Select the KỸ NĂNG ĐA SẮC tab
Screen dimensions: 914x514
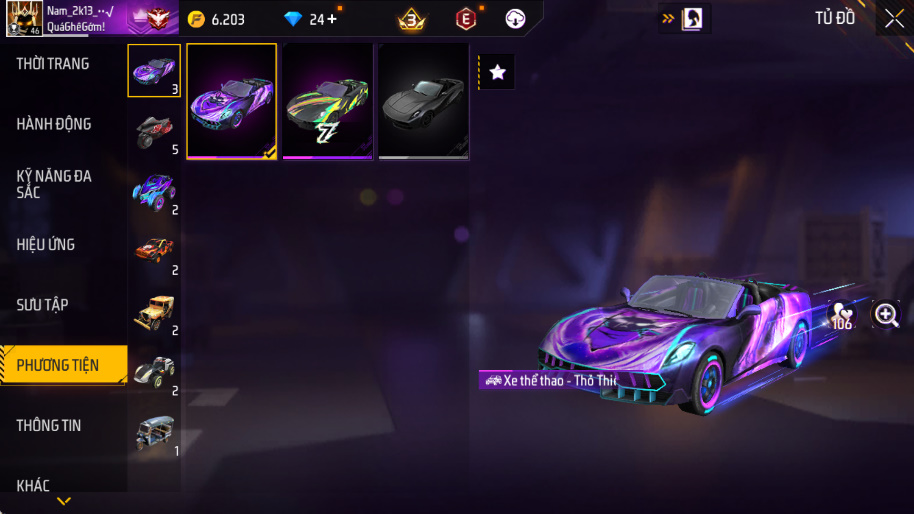coord(54,184)
